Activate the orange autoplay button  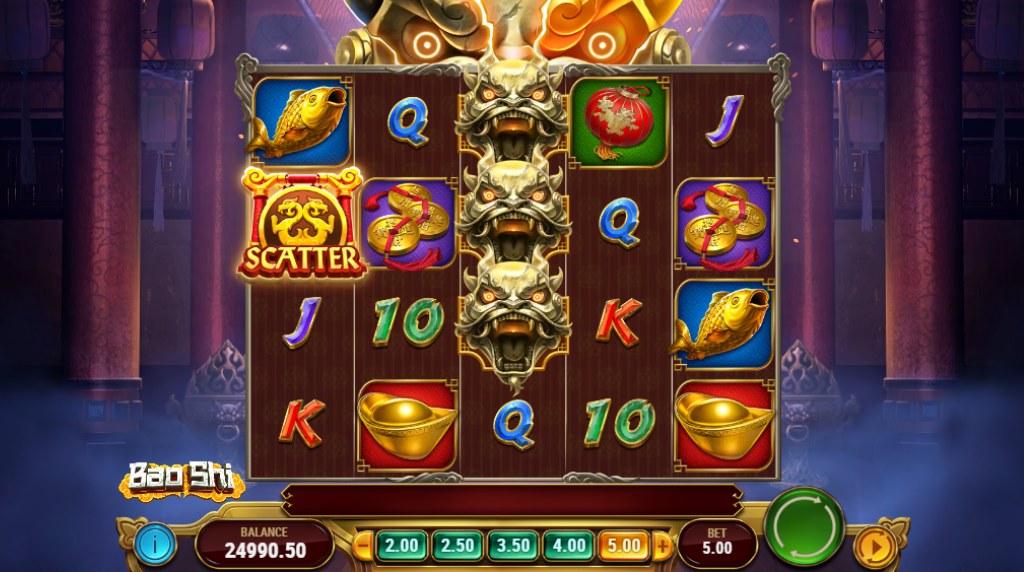(x=873, y=548)
